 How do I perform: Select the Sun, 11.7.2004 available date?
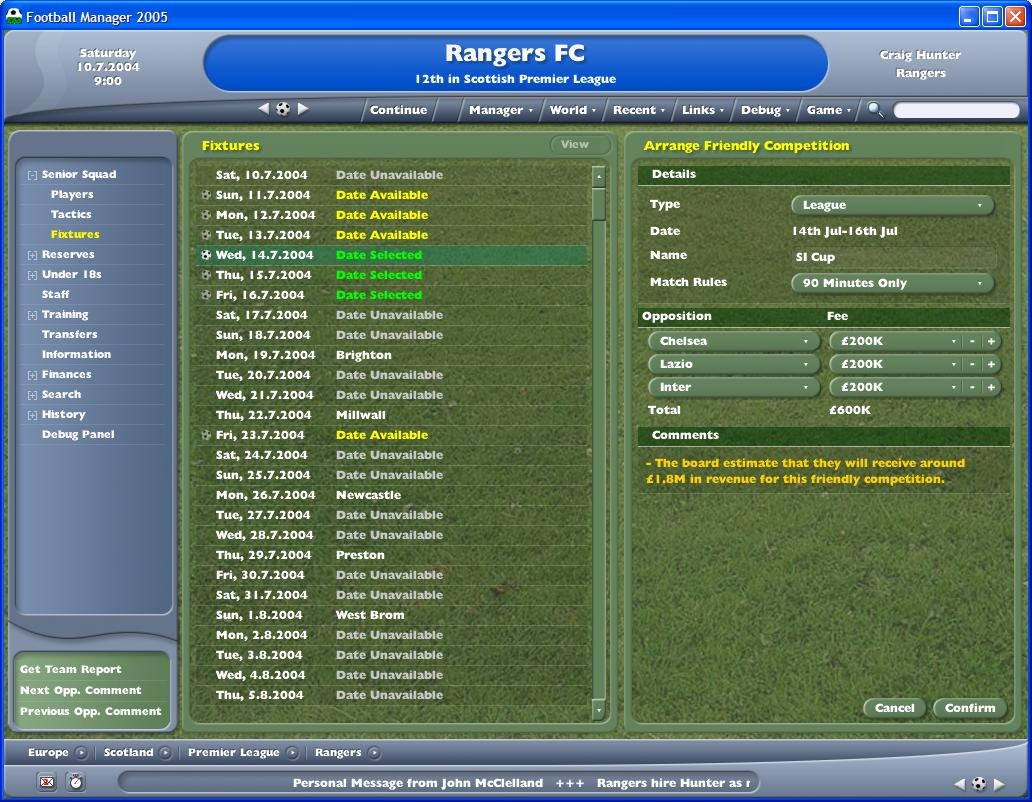381,195
